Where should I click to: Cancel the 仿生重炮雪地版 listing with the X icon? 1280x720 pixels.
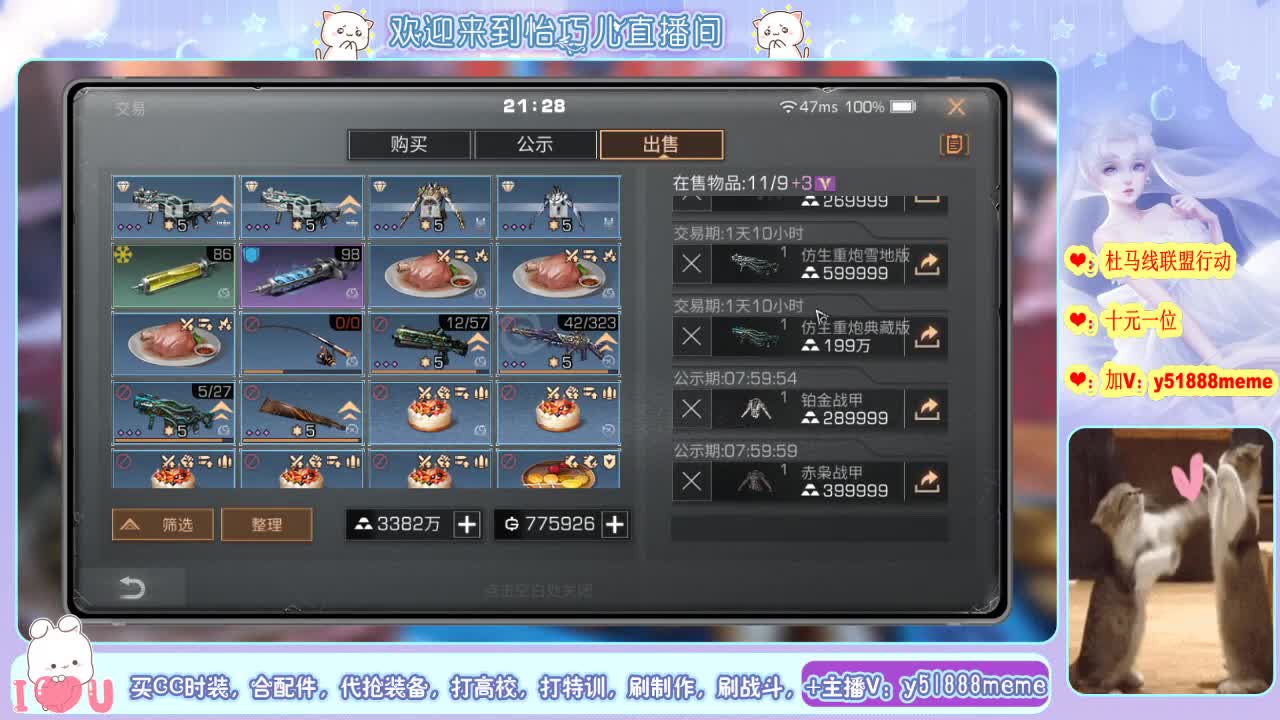(690, 264)
